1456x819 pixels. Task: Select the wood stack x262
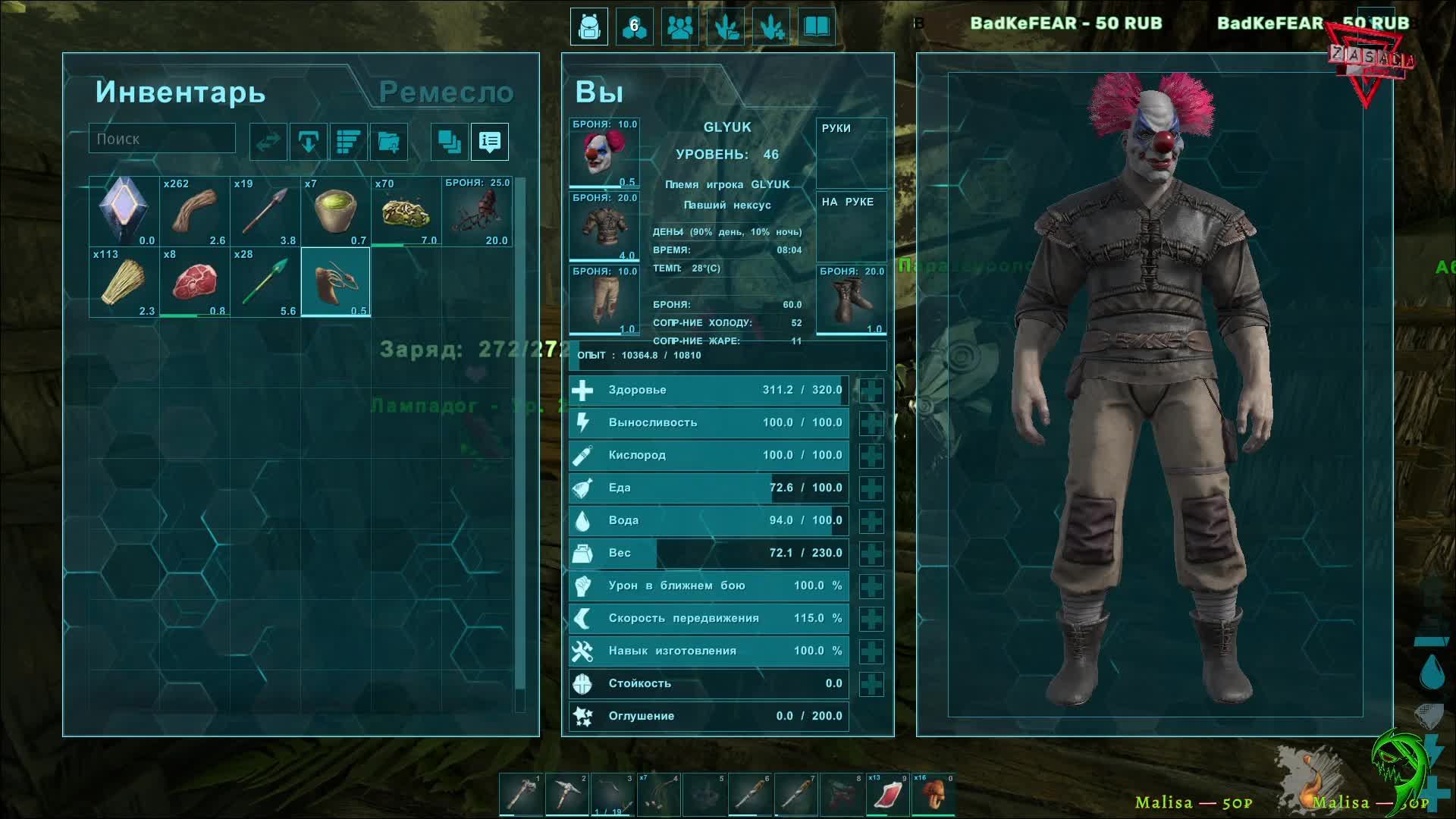[194, 212]
